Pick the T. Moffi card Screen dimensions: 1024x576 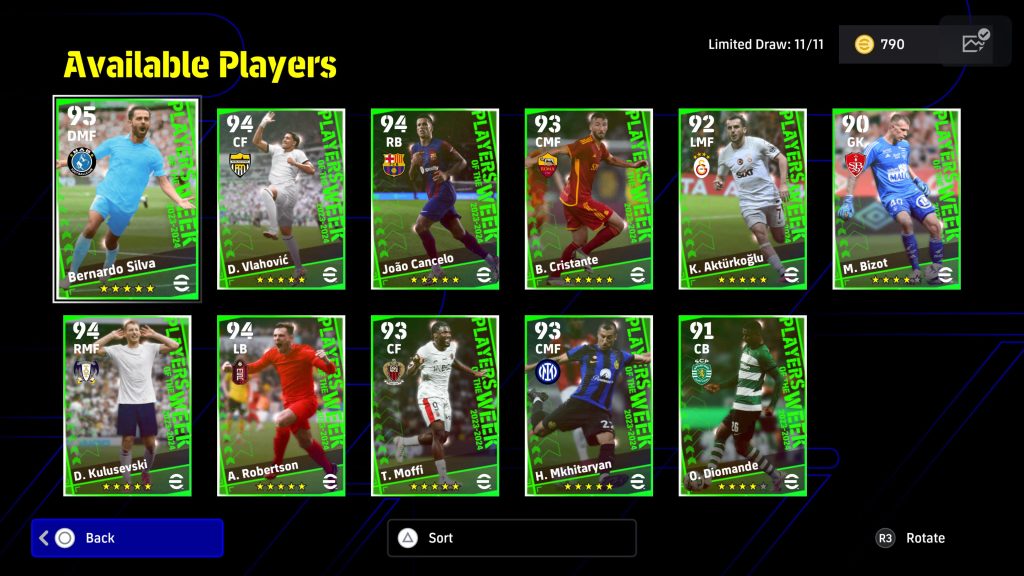tap(435, 406)
